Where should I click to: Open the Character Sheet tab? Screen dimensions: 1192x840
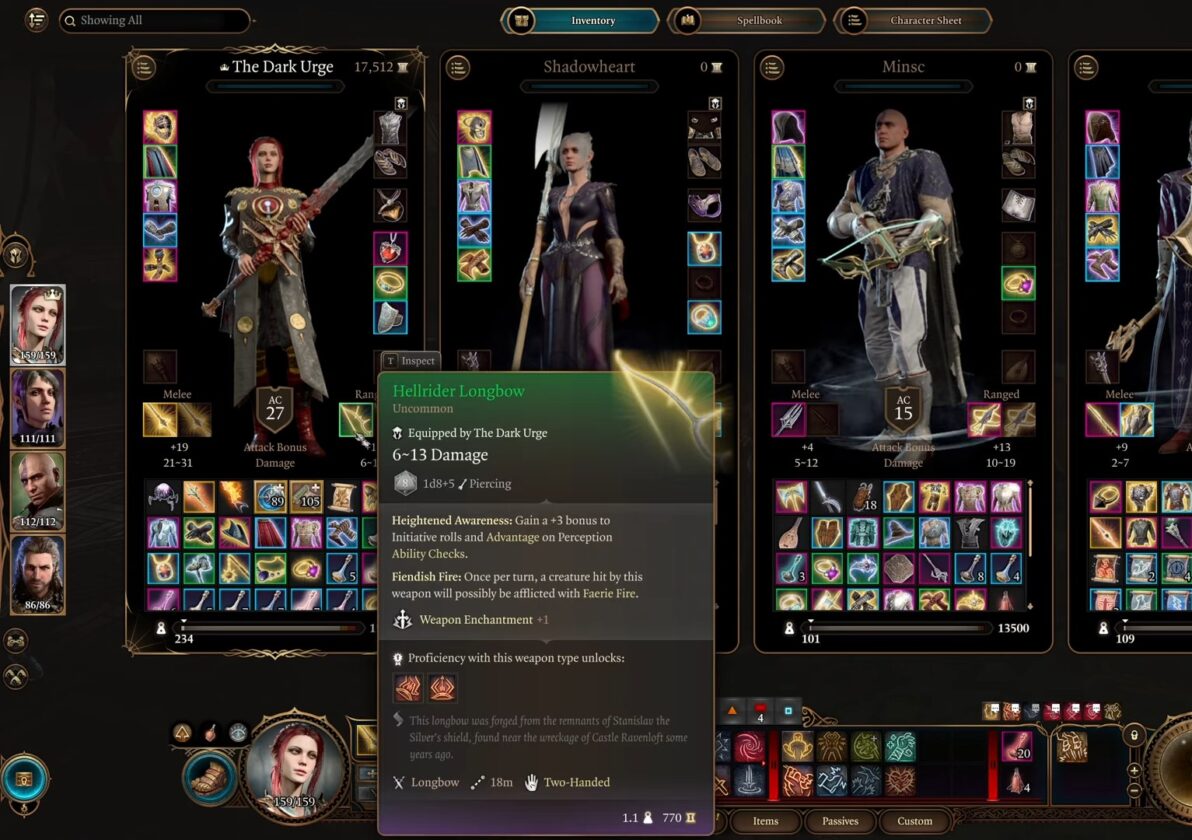tap(912, 20)
